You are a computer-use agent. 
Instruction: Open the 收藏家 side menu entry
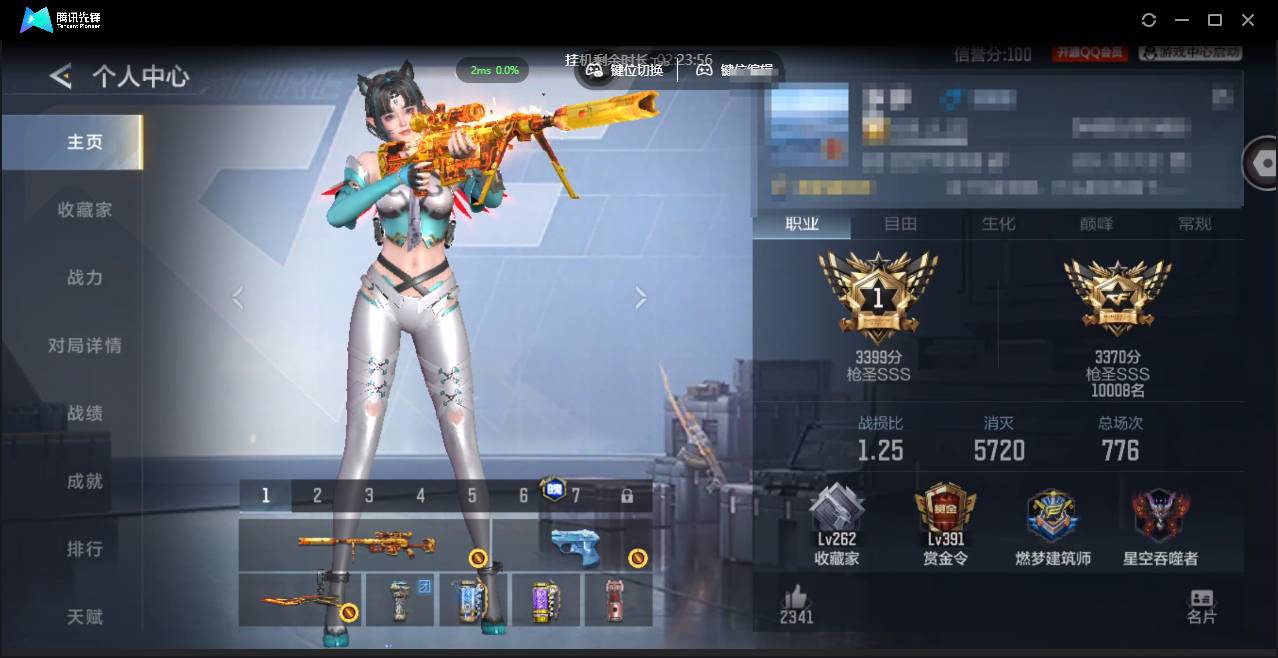pos(85,210)
